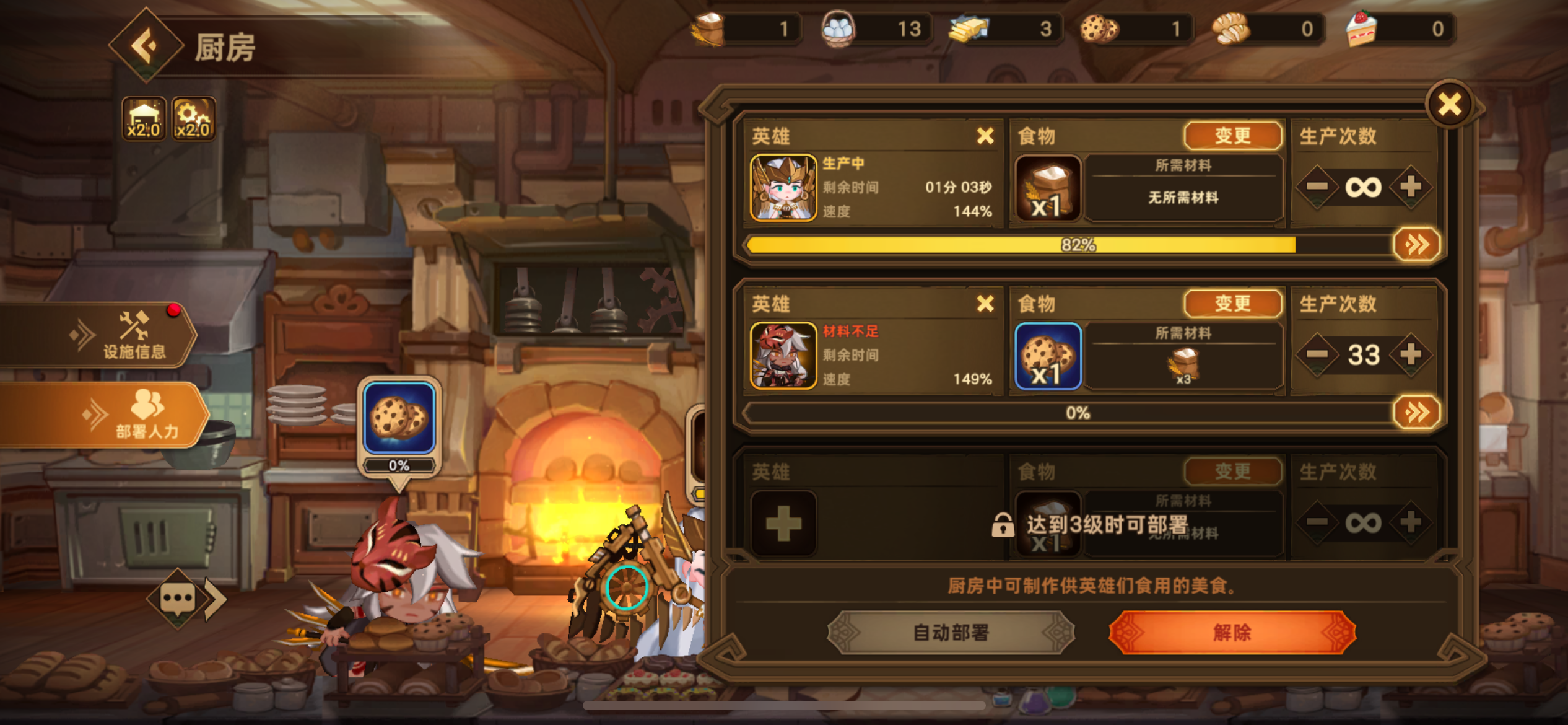Screen dimensions: 1568x725
Task: Open 变更 food selector for second slot
Action: (1232, 303)
